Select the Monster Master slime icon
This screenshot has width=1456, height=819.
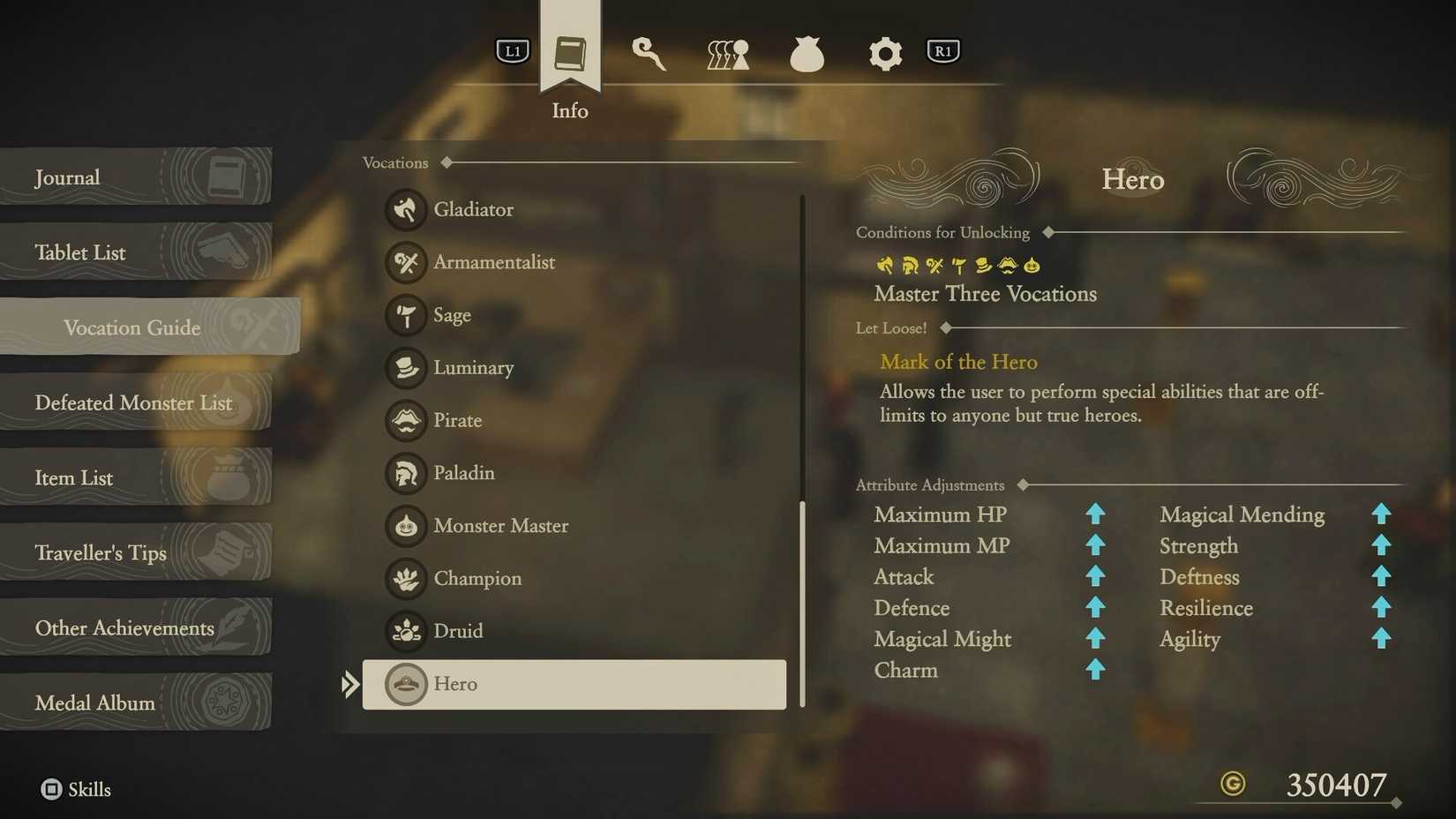[405, 526]
